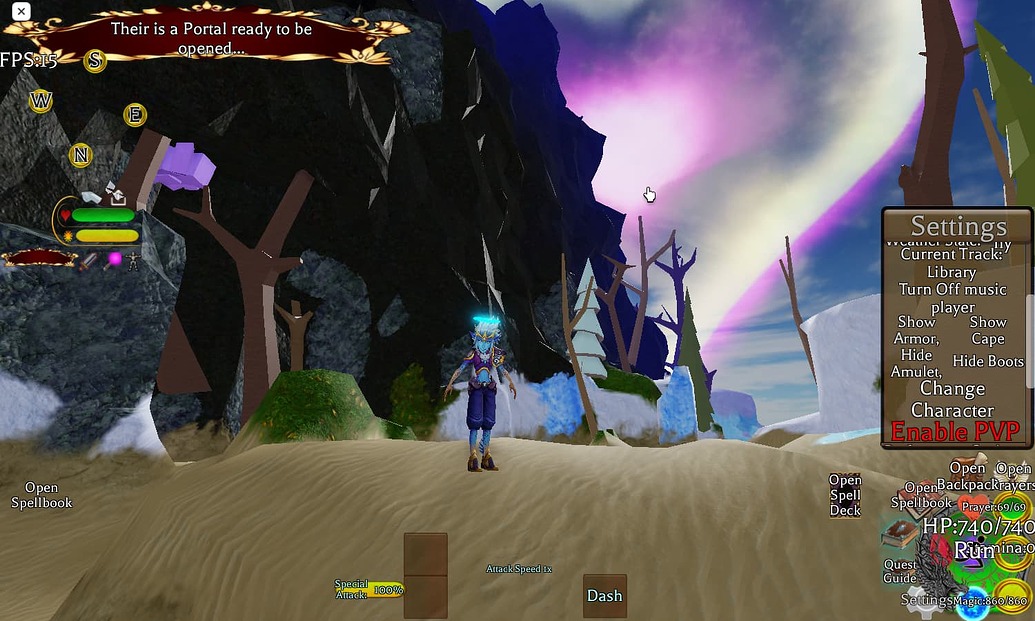1035x621 pixels.
Task: Select the sword icon below the health bars
Action: click(89, 260)
